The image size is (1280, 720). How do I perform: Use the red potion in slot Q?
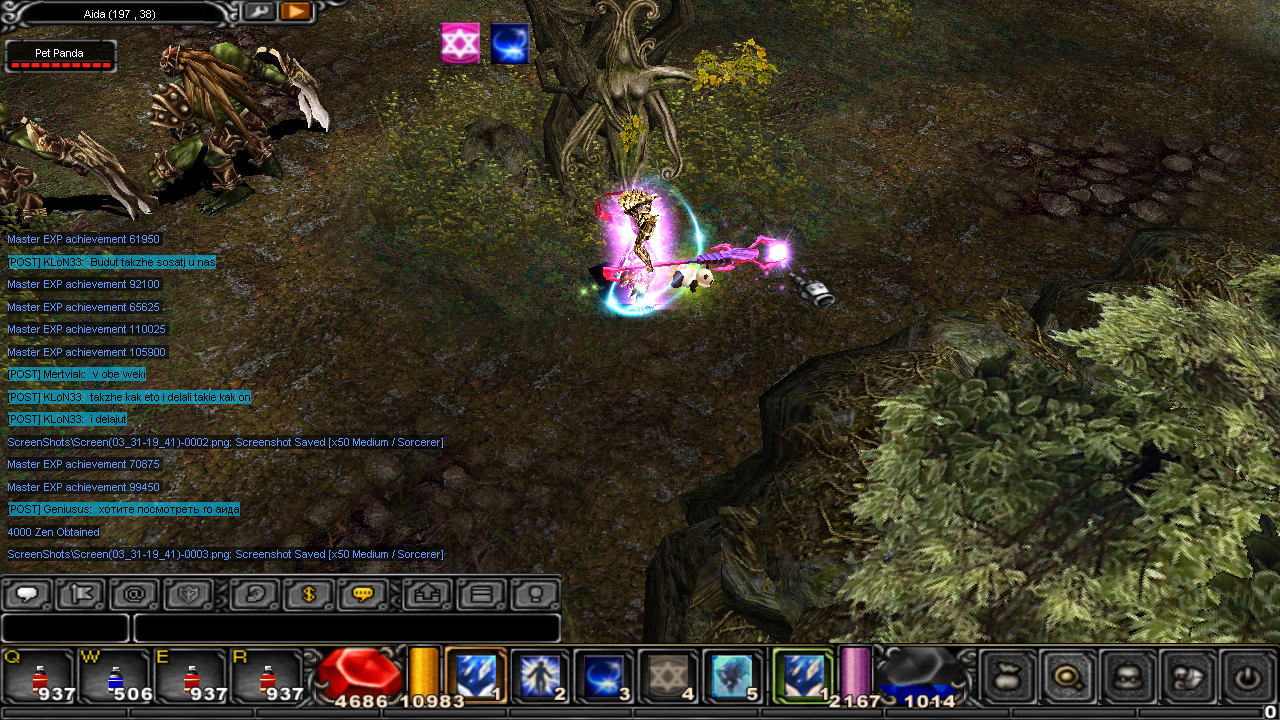(38, 675)
